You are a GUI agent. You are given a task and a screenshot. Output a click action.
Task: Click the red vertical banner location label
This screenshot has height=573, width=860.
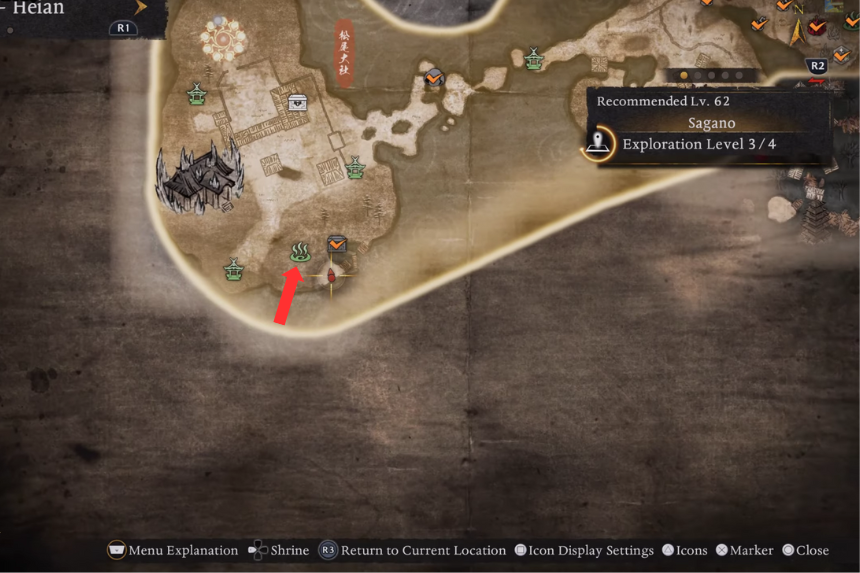point(344,53)
